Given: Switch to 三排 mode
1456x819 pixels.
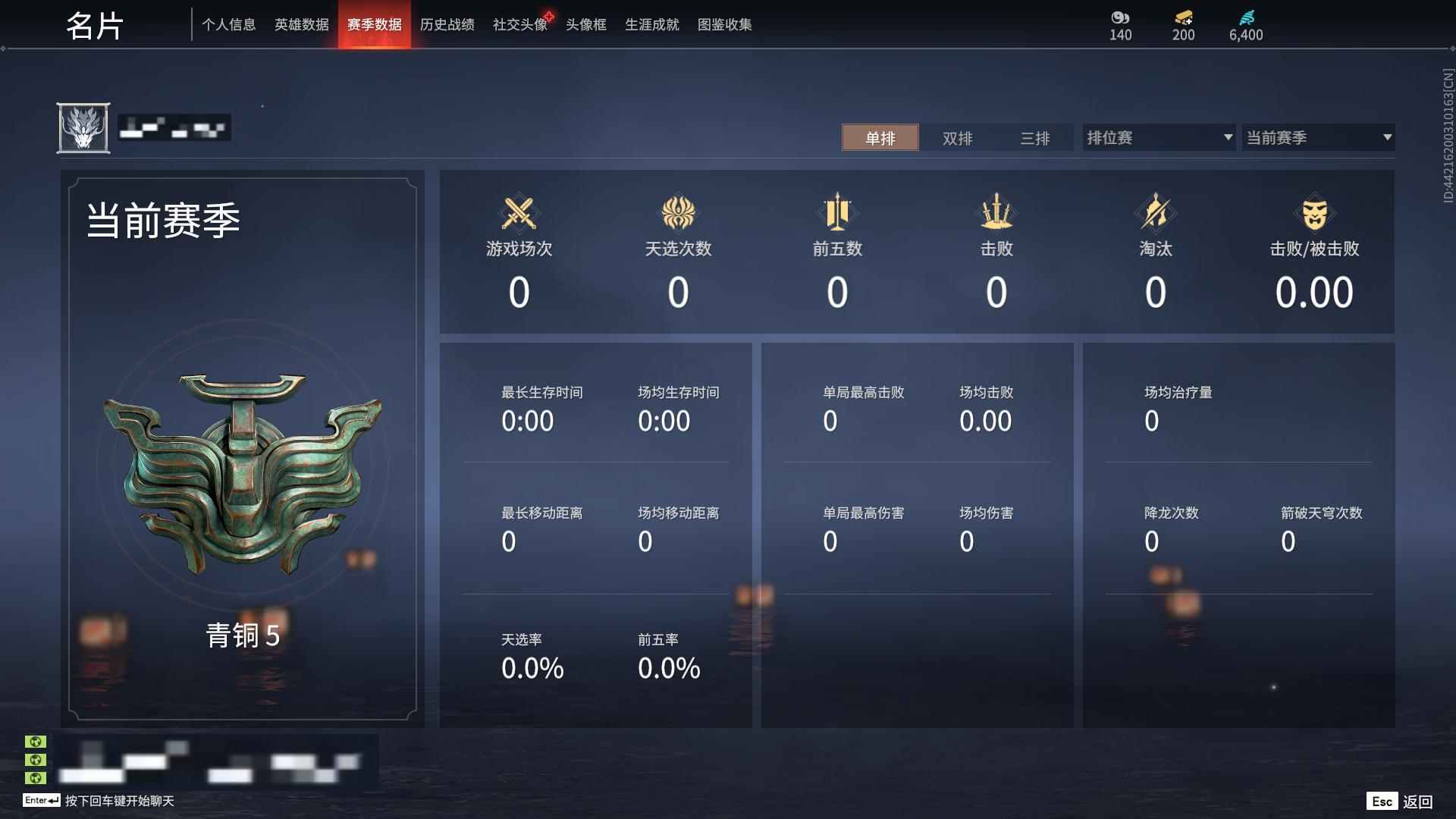Looking at the screenshot, I should pos(1036,138).
